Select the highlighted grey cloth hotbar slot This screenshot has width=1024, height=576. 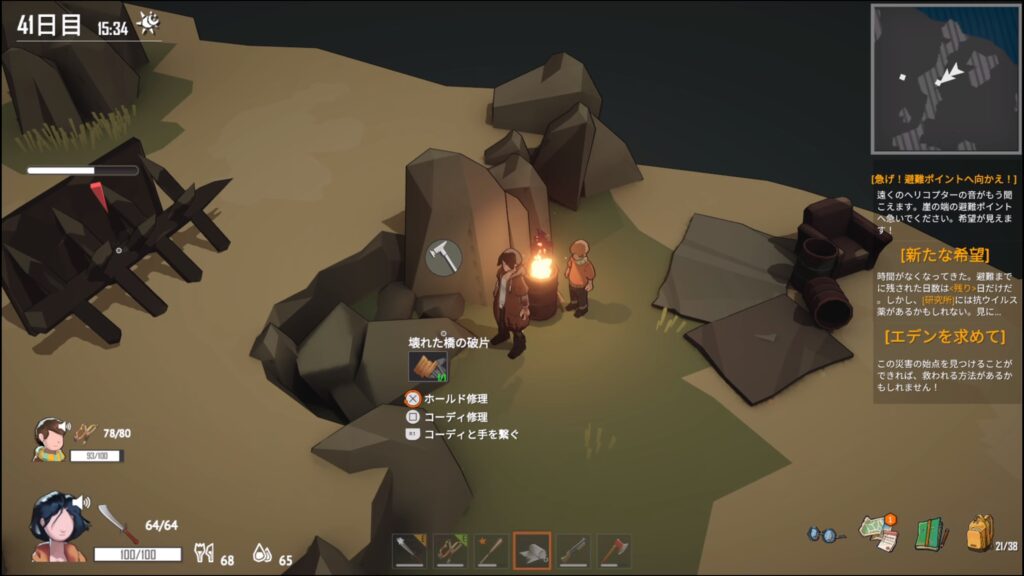coord(532,549)
